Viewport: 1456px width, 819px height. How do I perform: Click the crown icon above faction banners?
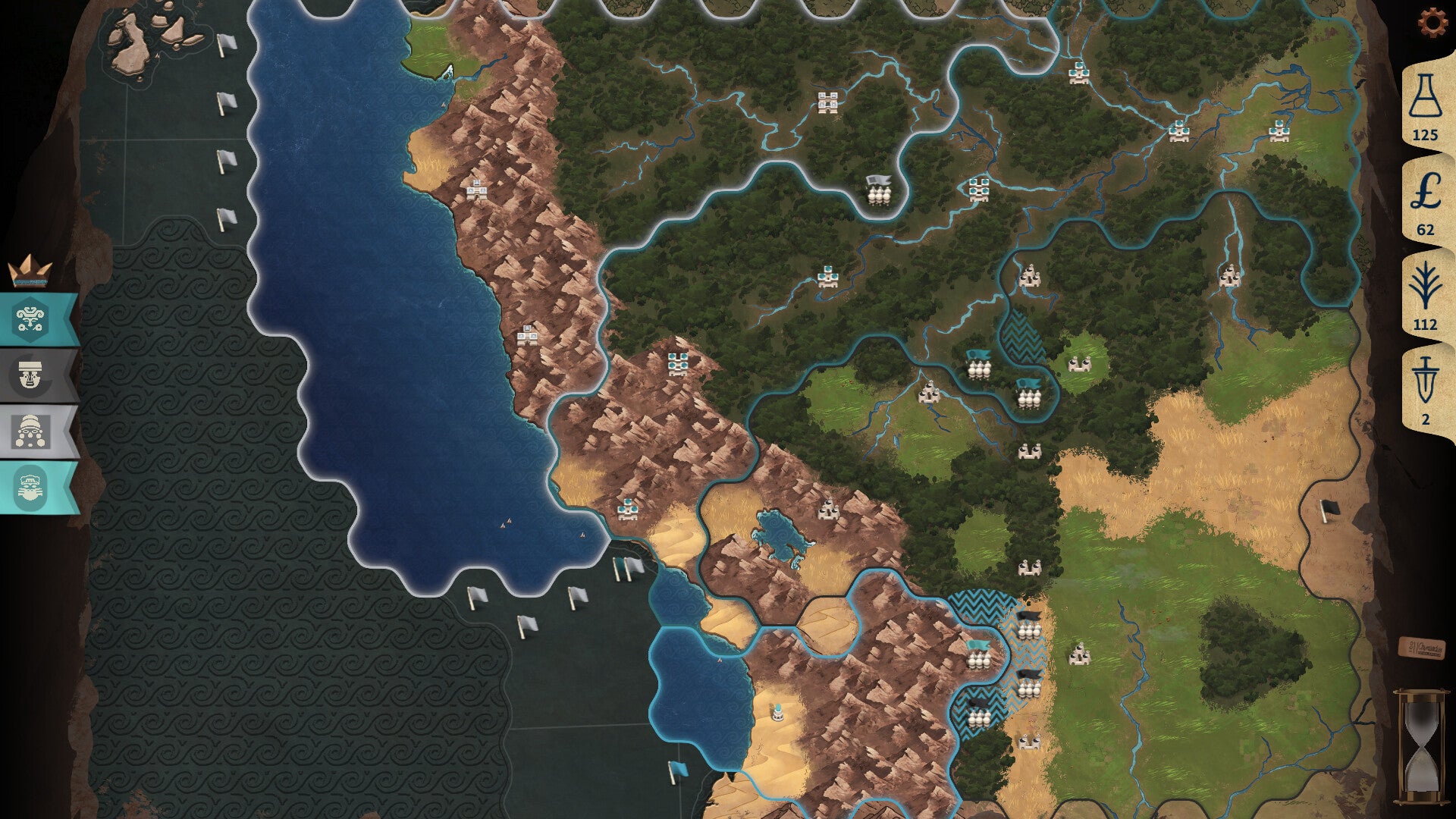(x=30, y=271)
